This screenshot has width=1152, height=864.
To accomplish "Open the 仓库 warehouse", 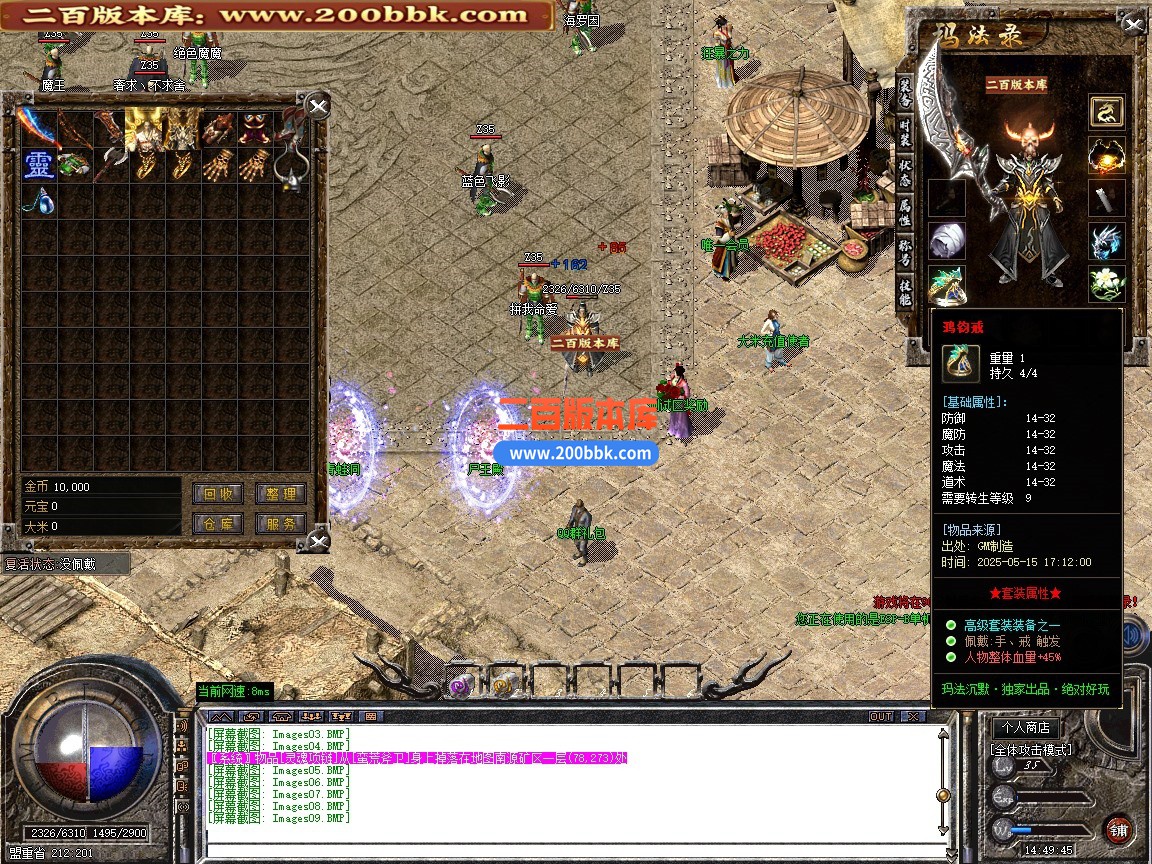I will coord(217,523).
